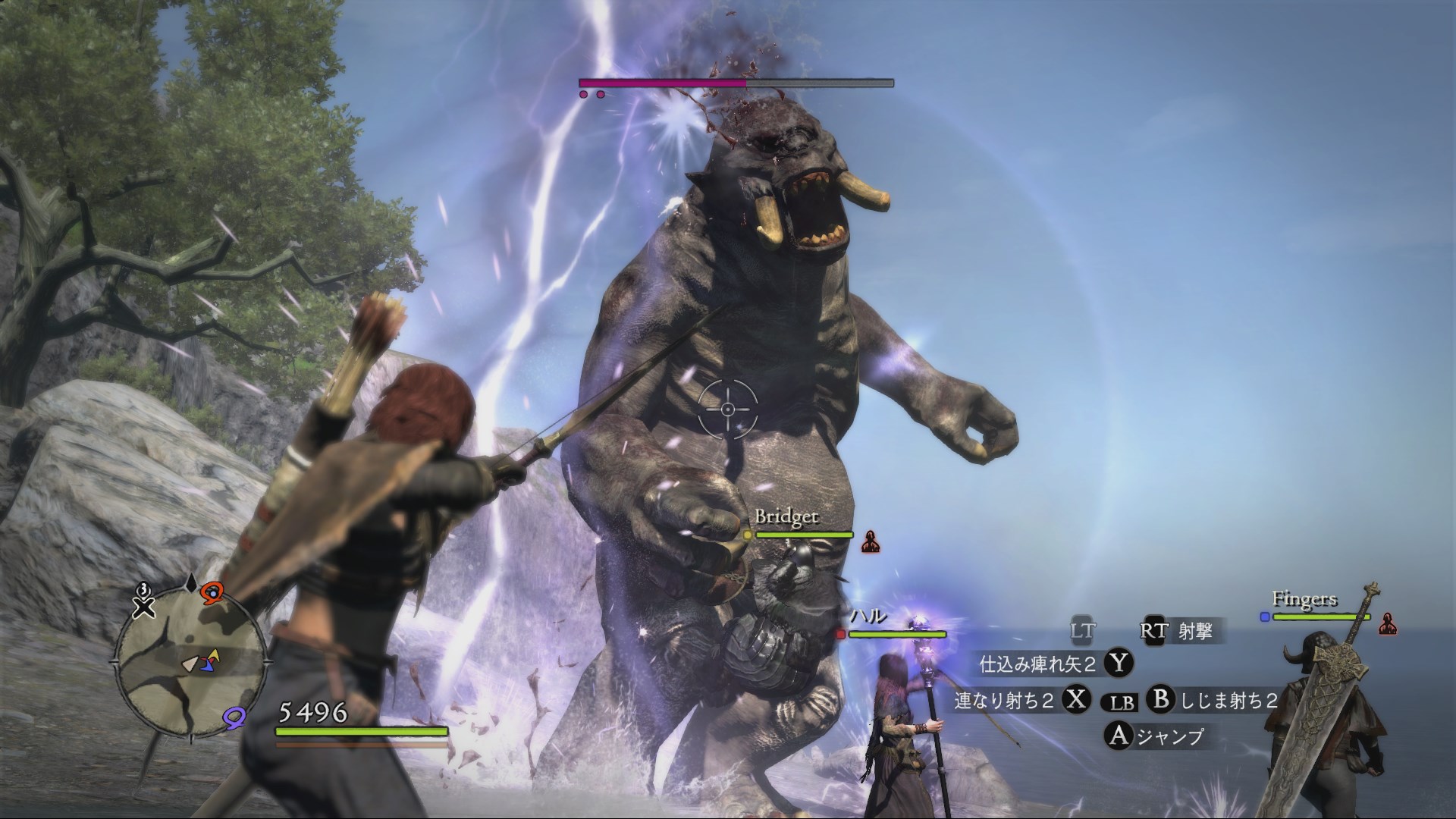The height and width of the screenshot is (819, 1456).
Task: Click the purple marker on minimap rim
Action: pos(234,714)
